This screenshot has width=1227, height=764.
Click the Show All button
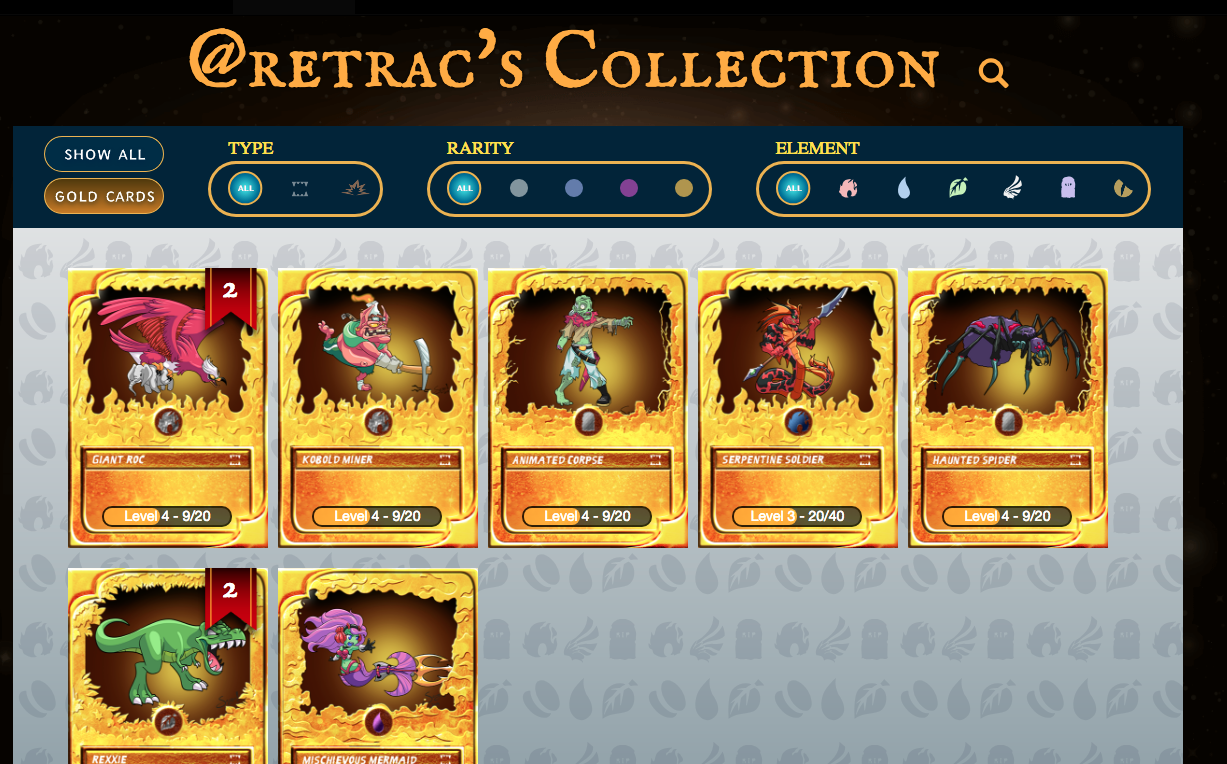pyautogui.click(x=104, y=154)
